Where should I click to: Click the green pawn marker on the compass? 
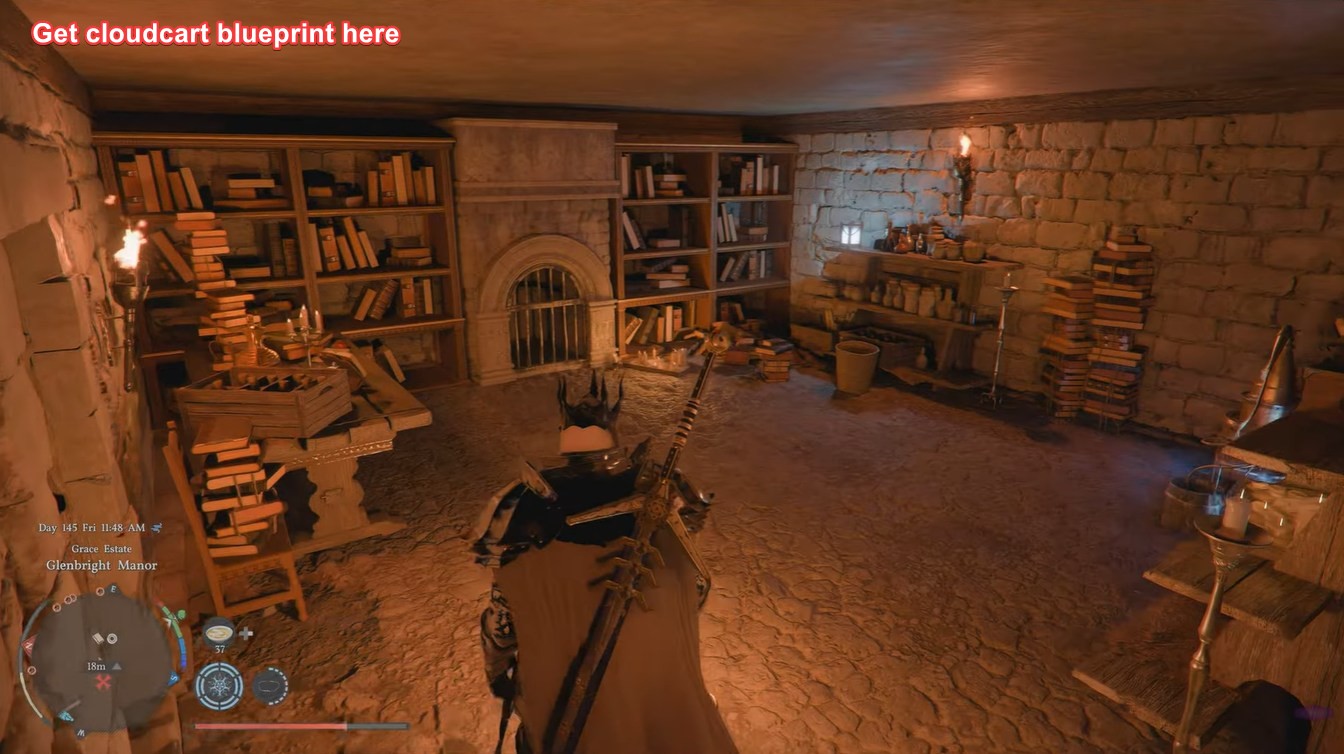182,616
